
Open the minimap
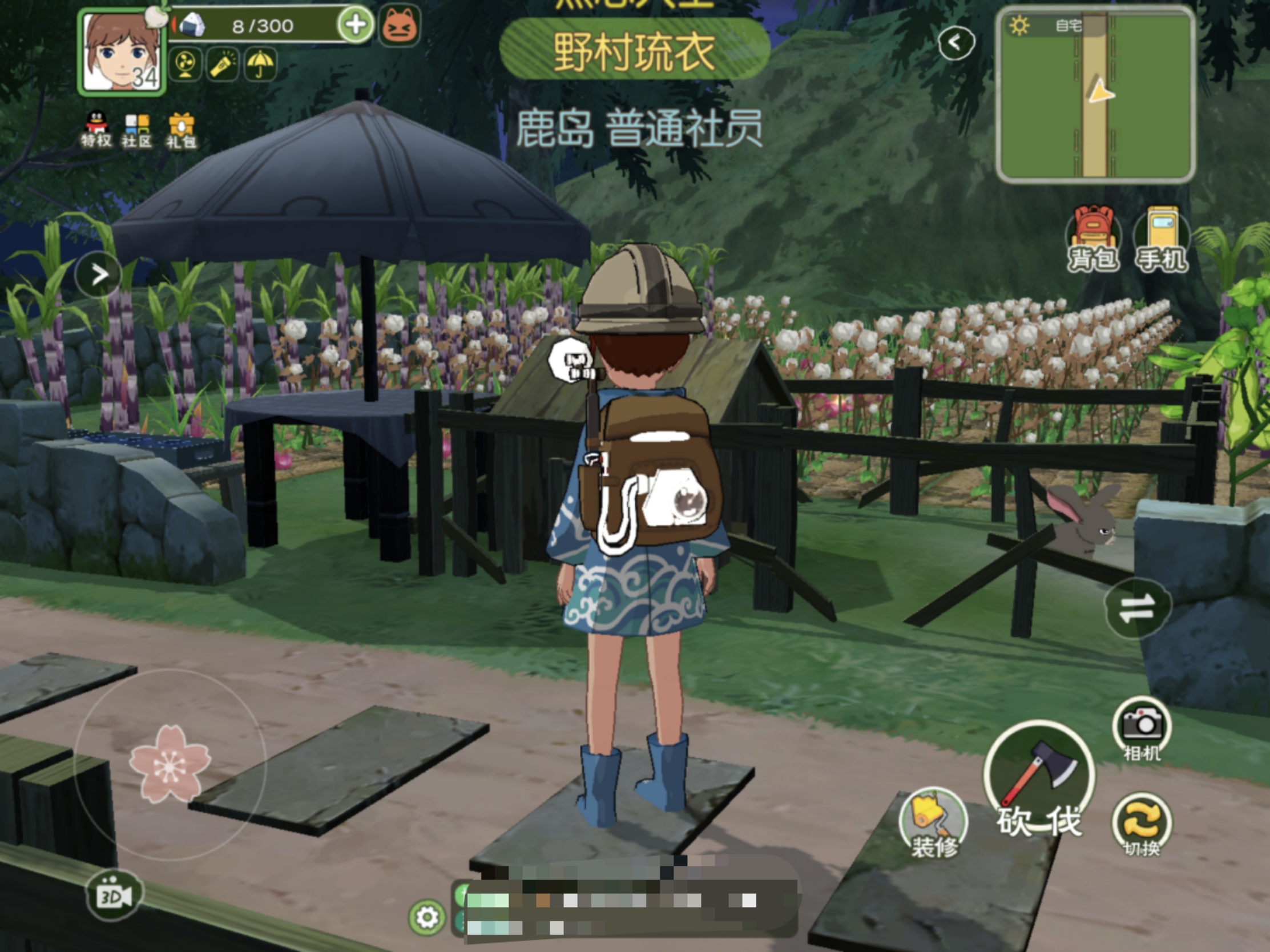click(1096, 95)
